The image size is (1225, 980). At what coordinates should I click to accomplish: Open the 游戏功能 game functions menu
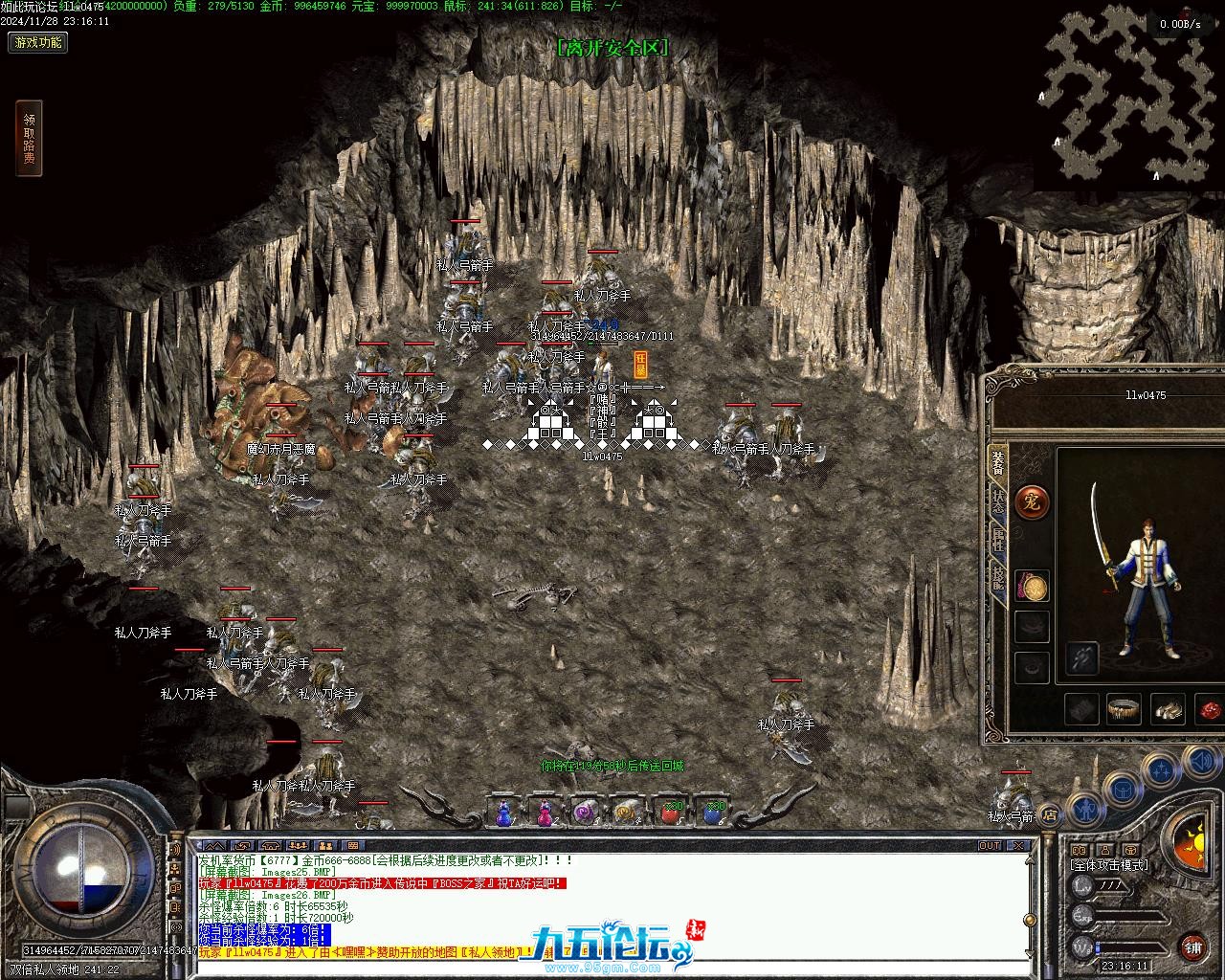38,42
